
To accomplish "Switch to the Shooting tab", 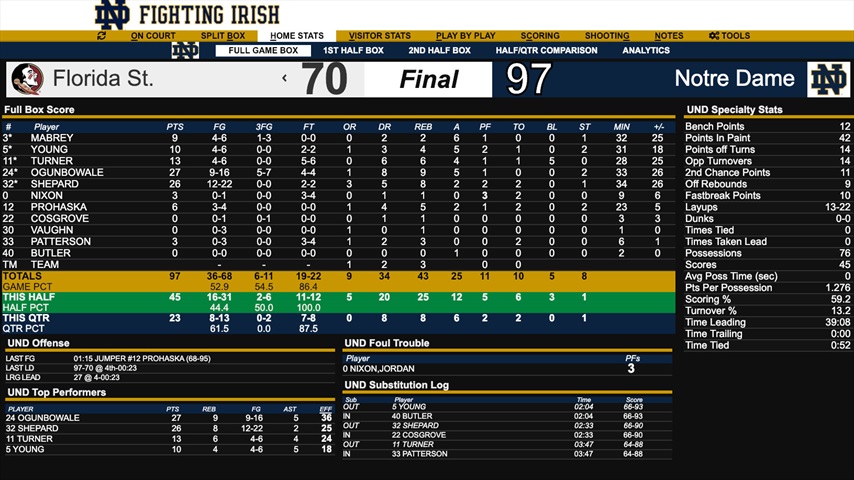I will click(606, 36).
